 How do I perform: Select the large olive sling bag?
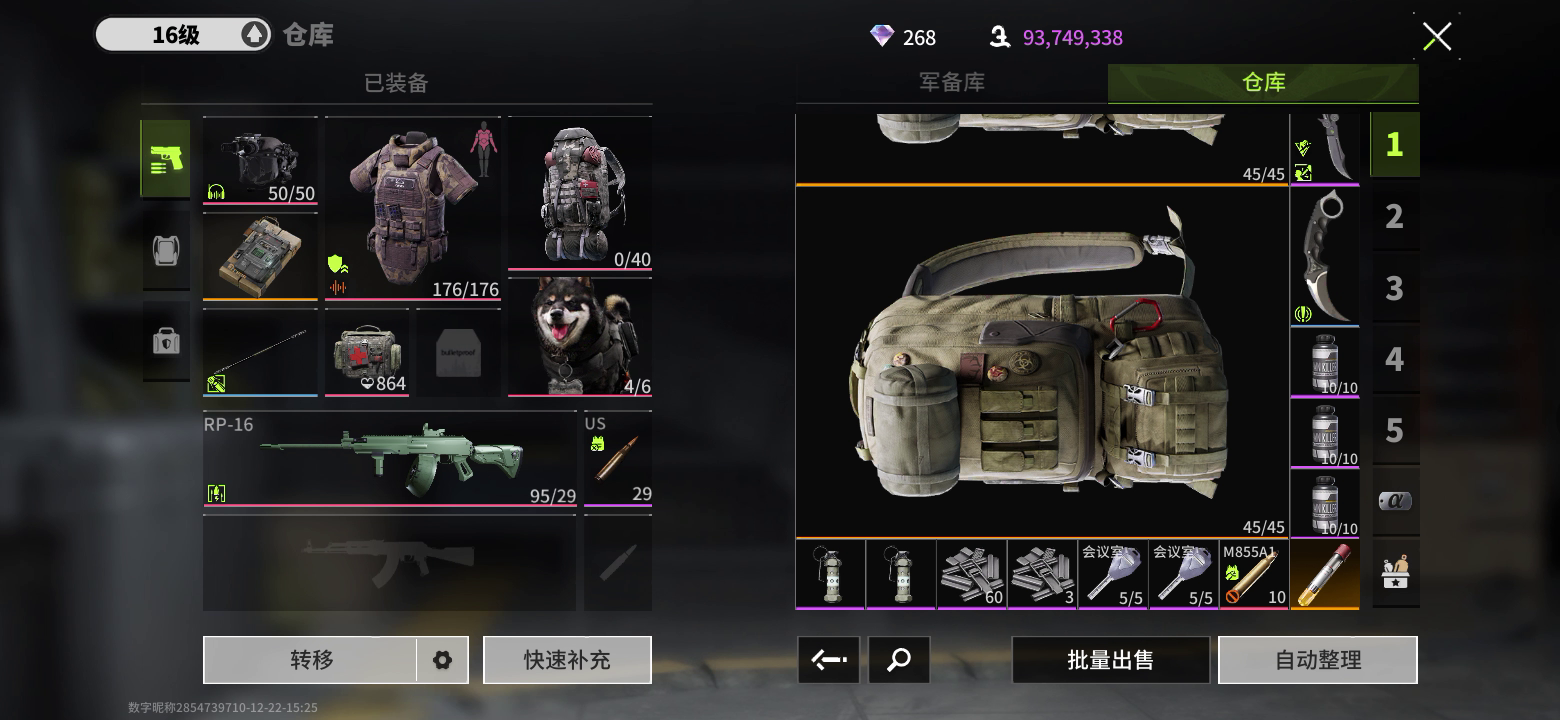[1042, 361]
